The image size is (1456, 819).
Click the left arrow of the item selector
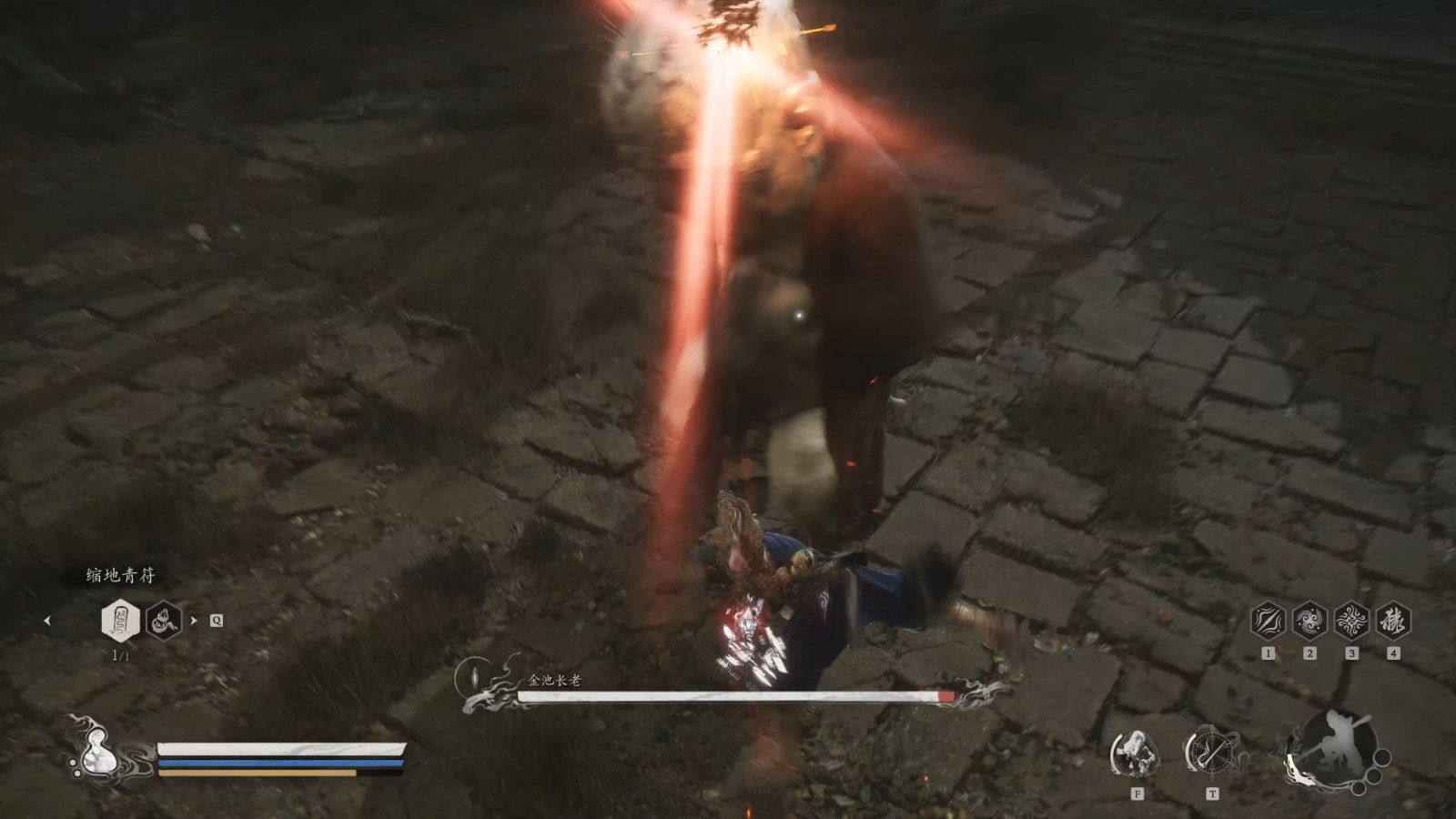tap(47, 621)
